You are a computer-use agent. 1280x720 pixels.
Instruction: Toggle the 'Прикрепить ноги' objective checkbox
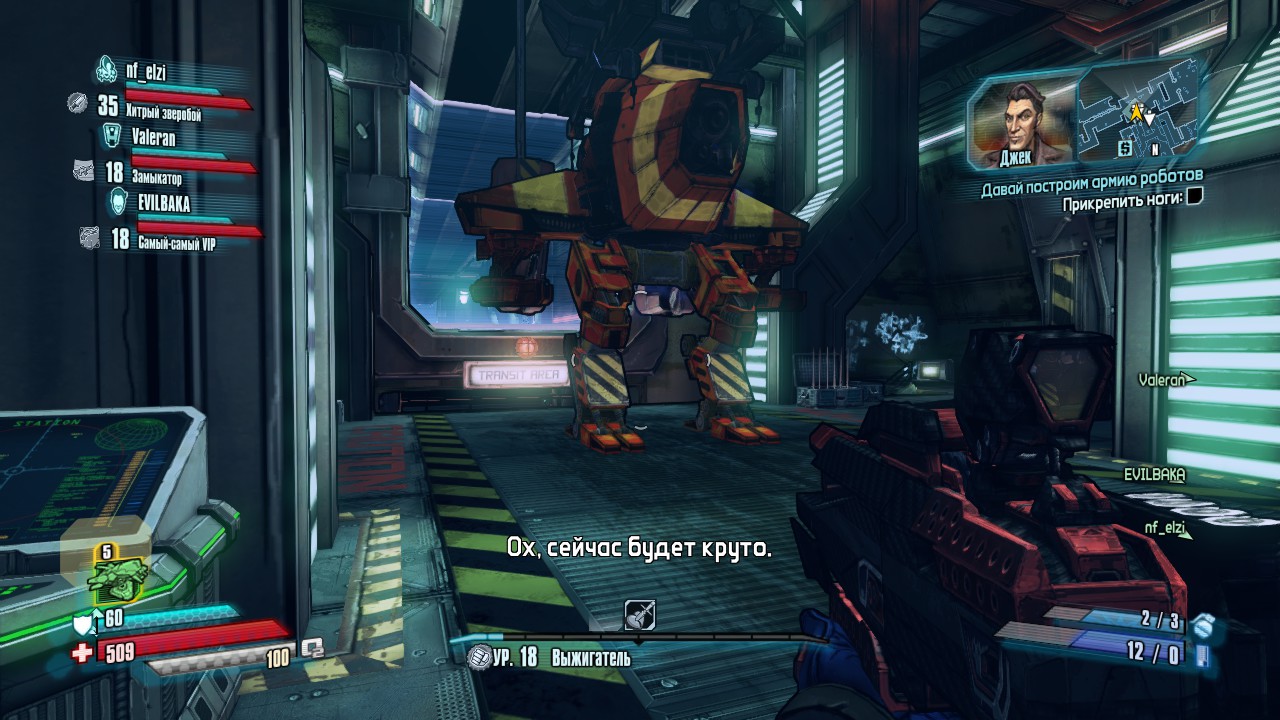(x=1194, y=198)
